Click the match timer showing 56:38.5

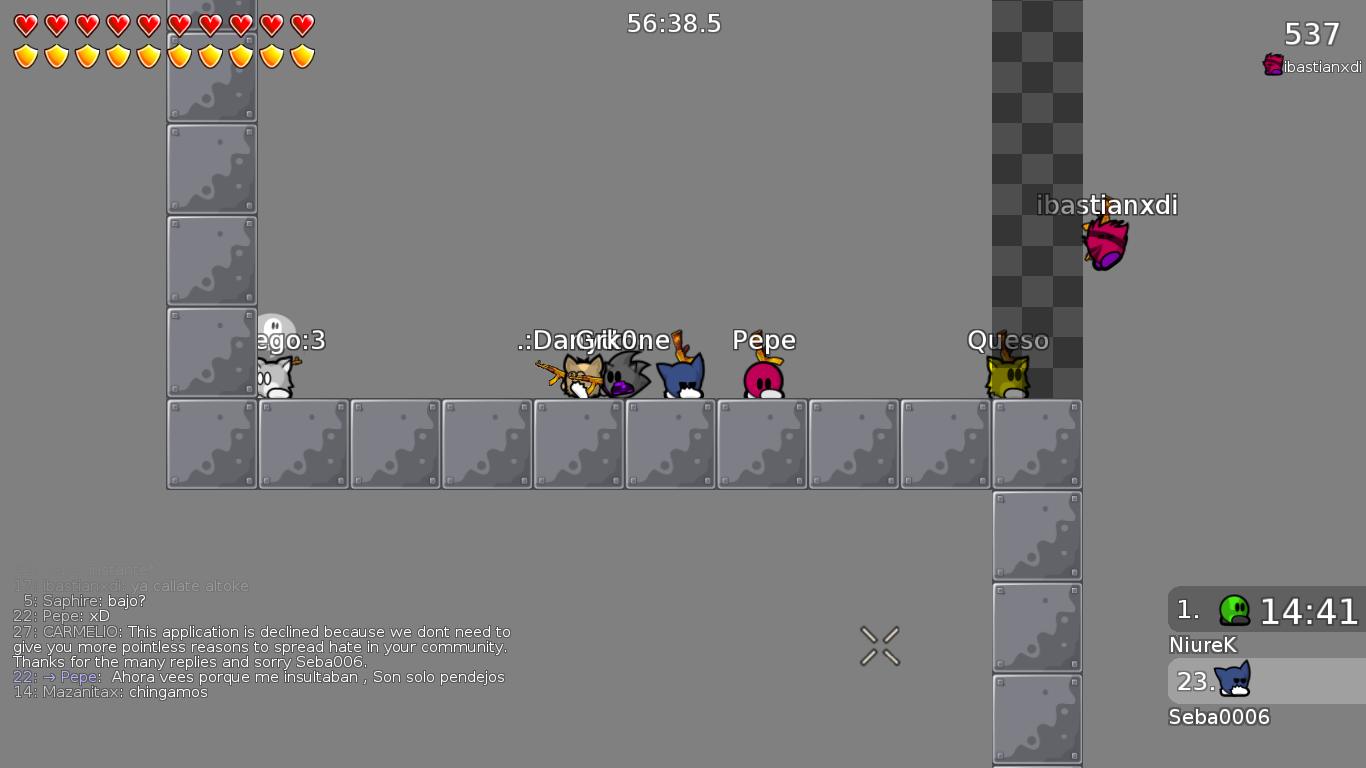tap(673, 23)
